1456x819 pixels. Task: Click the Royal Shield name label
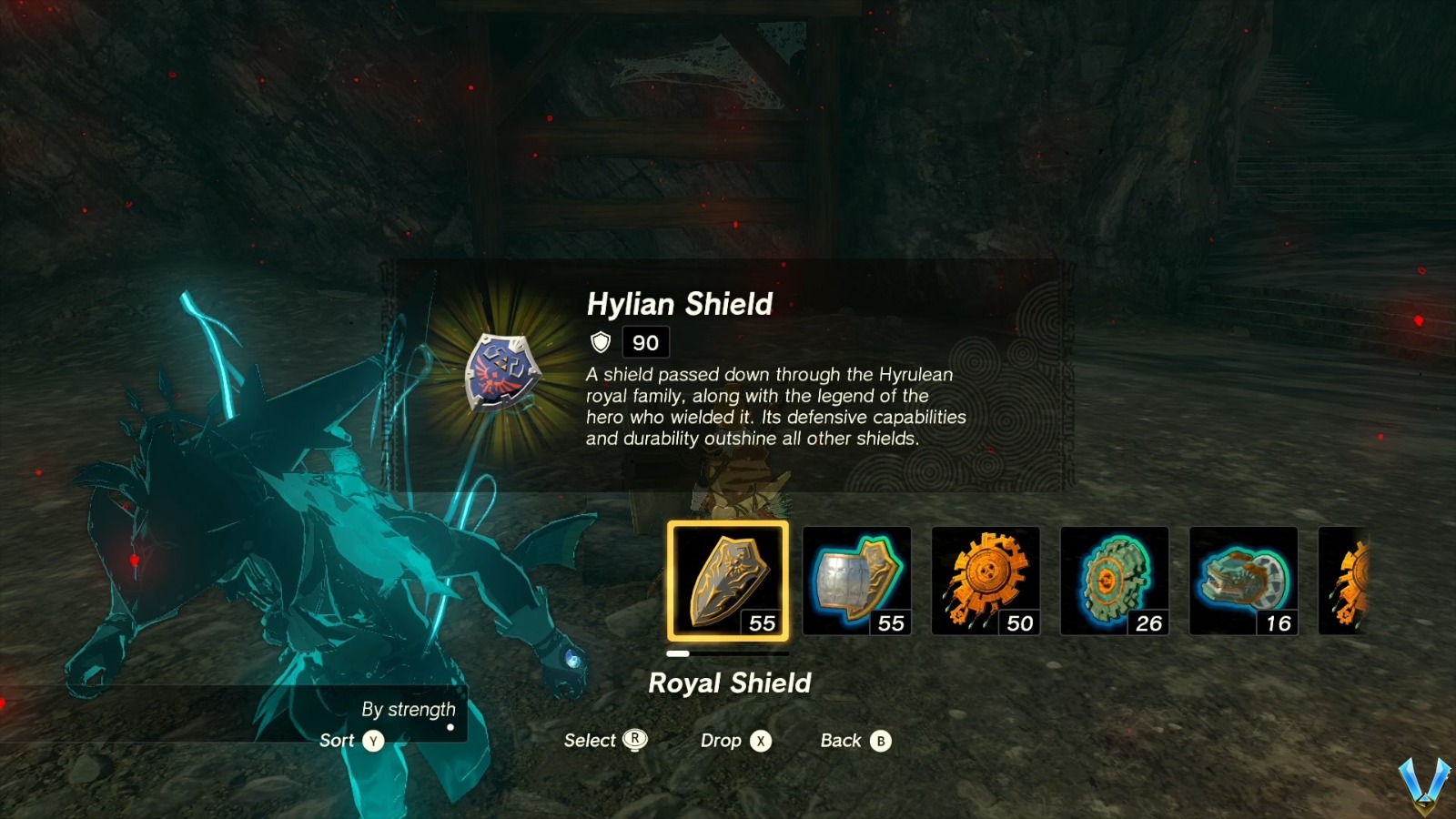pos(731,683)
